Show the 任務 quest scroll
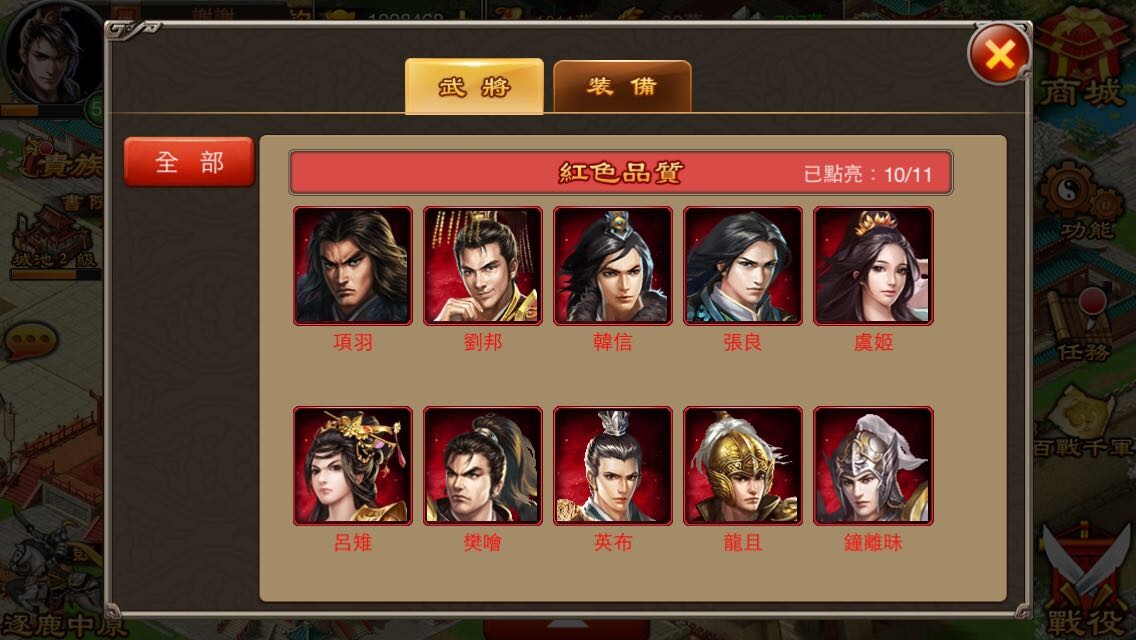 coord(1084,320)
